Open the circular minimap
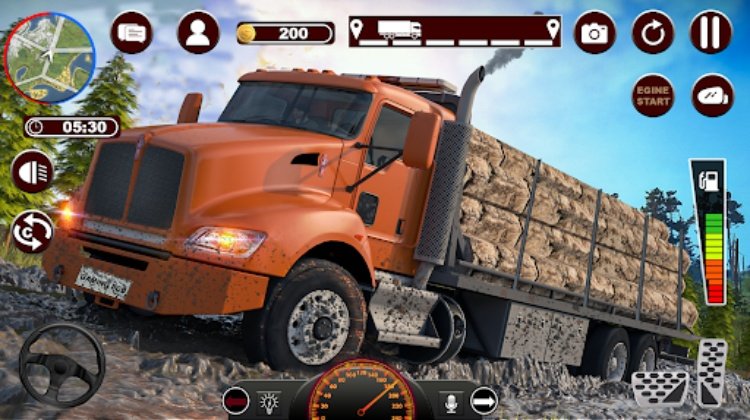Screen dimensions: 750x420 click(50, 58)
